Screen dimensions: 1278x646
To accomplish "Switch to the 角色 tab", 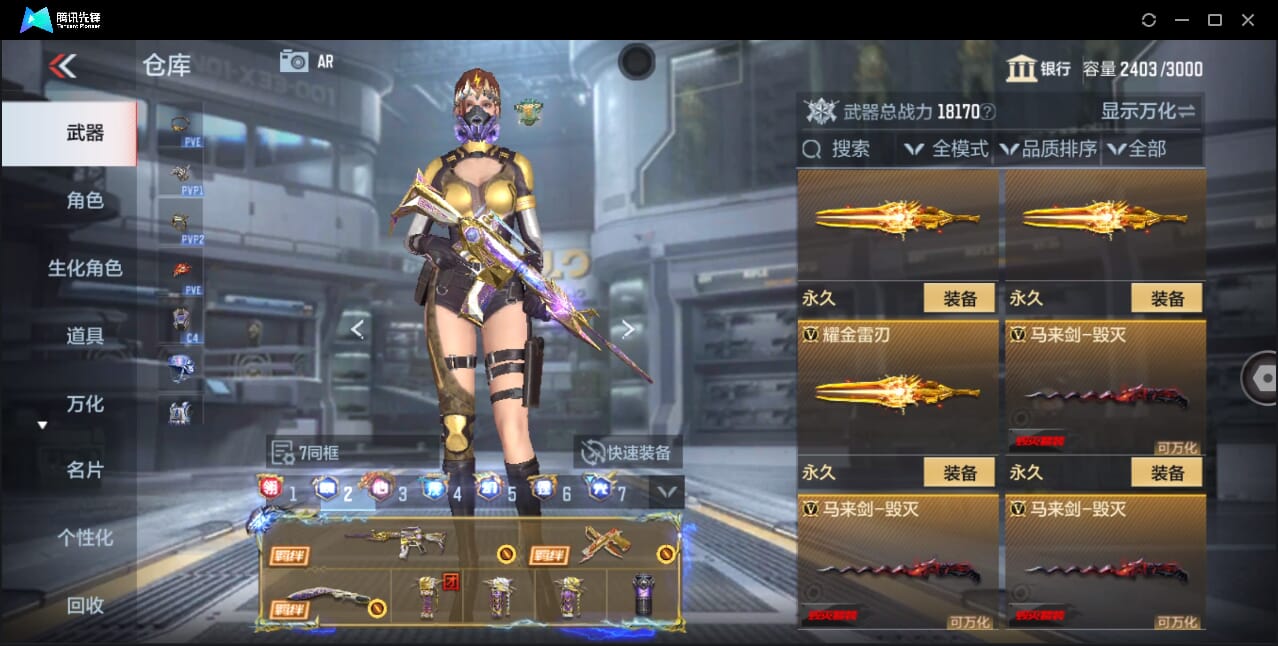I will (x=85, y=201).
